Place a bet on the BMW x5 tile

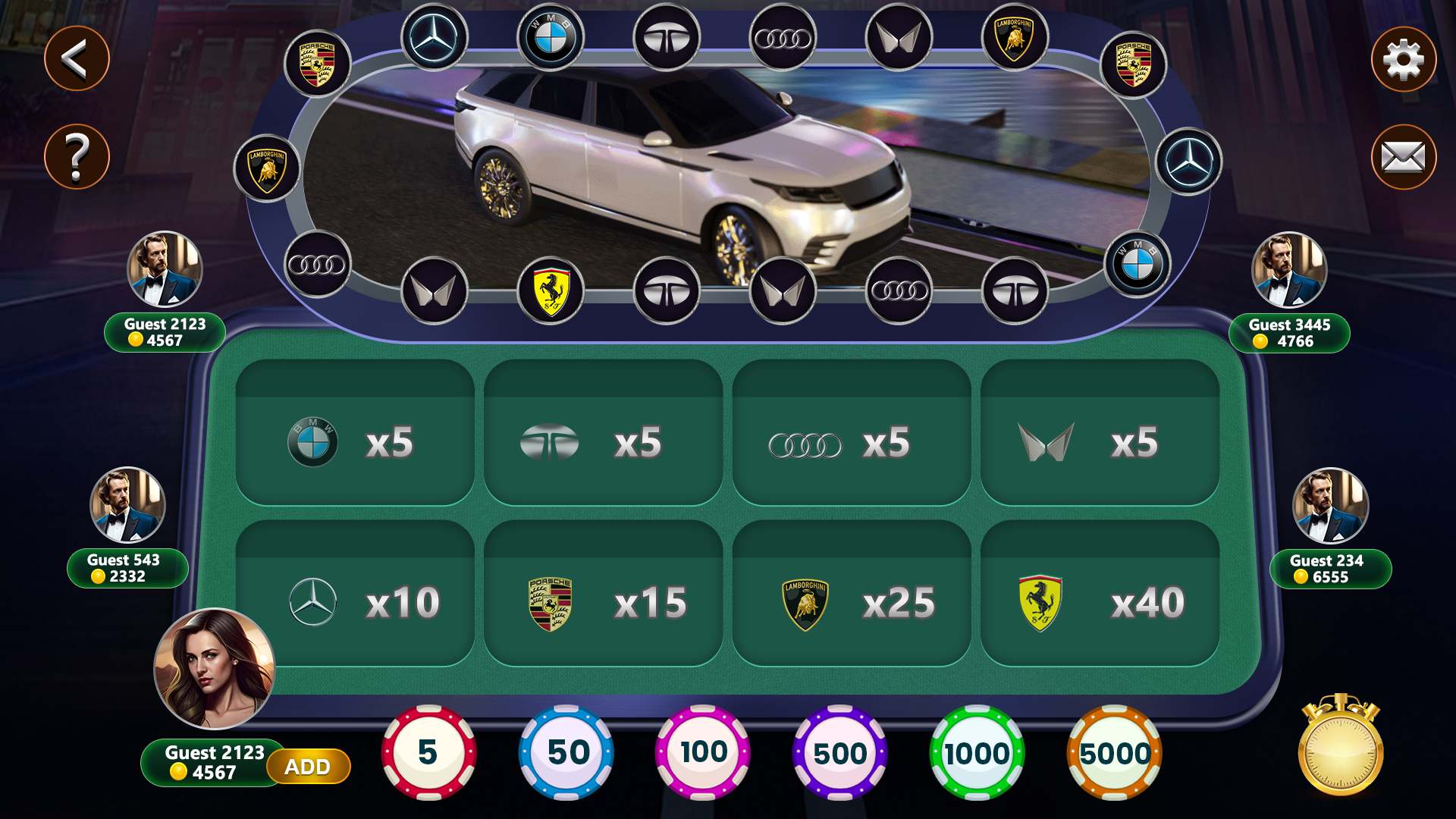[x=354, y=435]
